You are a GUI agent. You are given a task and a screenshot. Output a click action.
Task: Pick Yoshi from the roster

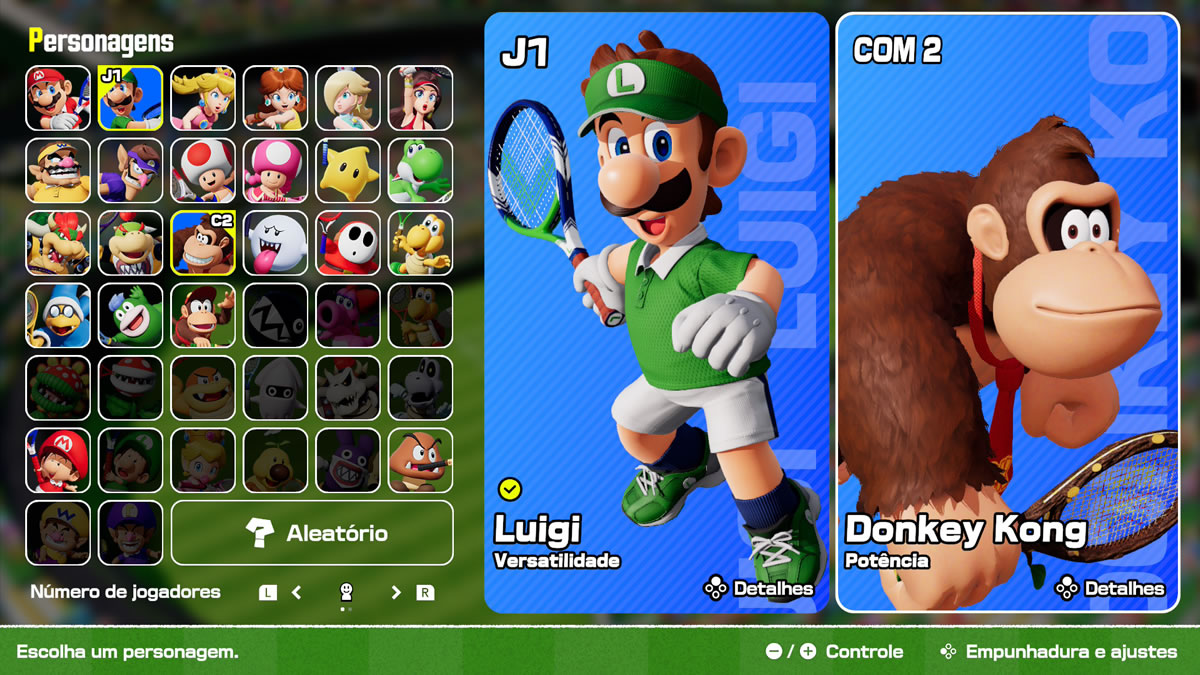click(420, 171)
